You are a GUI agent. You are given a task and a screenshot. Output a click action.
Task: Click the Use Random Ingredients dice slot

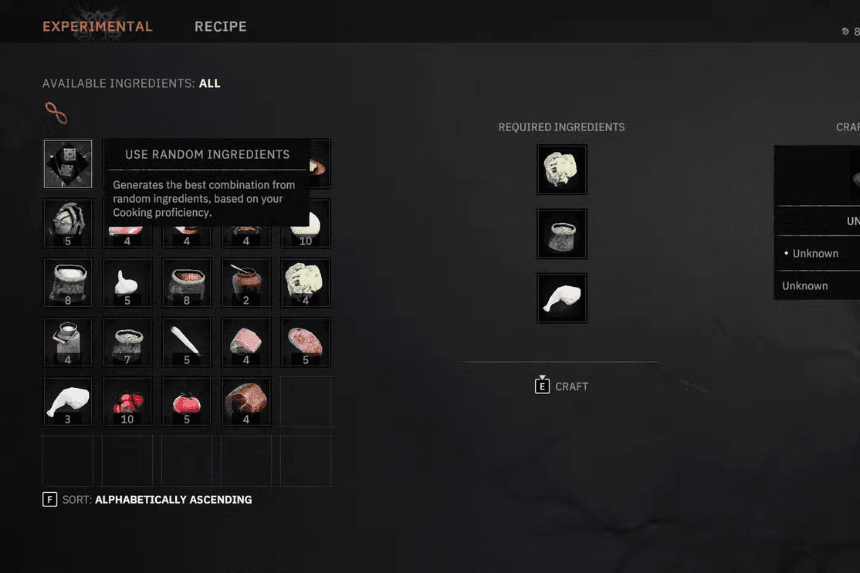[68, 164]
